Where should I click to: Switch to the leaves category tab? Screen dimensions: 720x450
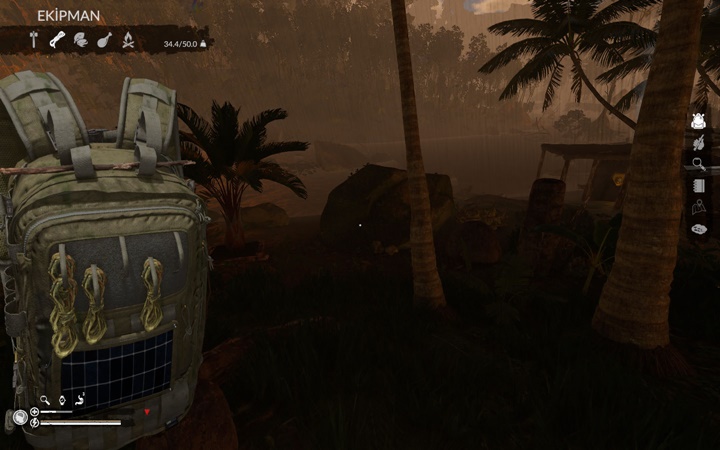(x=80, y=40)
